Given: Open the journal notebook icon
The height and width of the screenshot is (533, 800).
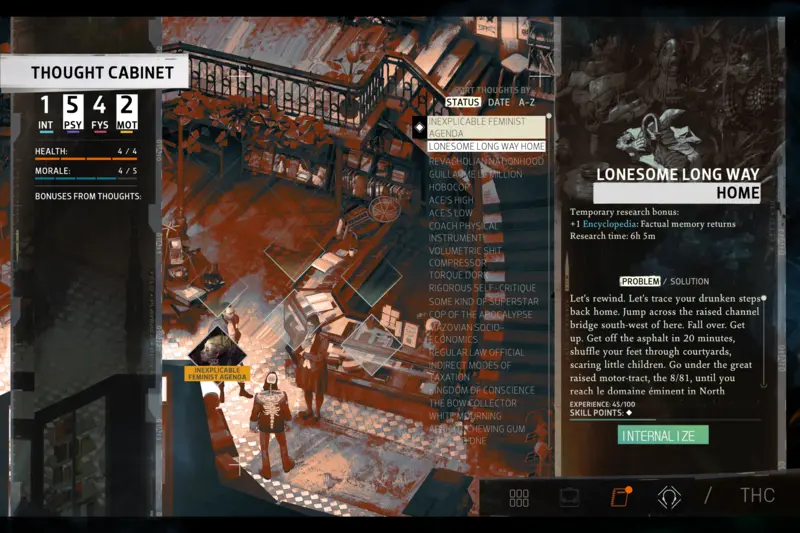Looking at the screenshot, I should coord(619,497).
